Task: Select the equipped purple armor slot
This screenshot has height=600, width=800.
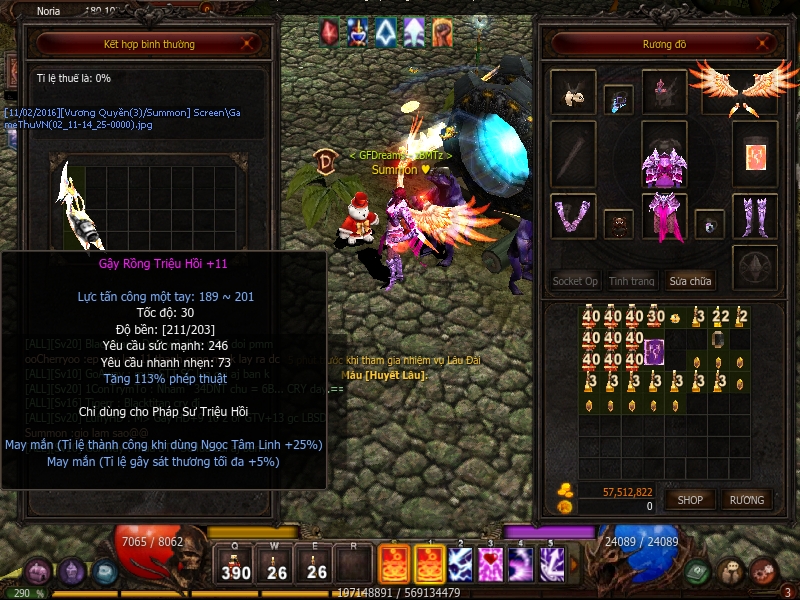Action: click(663, 156)
